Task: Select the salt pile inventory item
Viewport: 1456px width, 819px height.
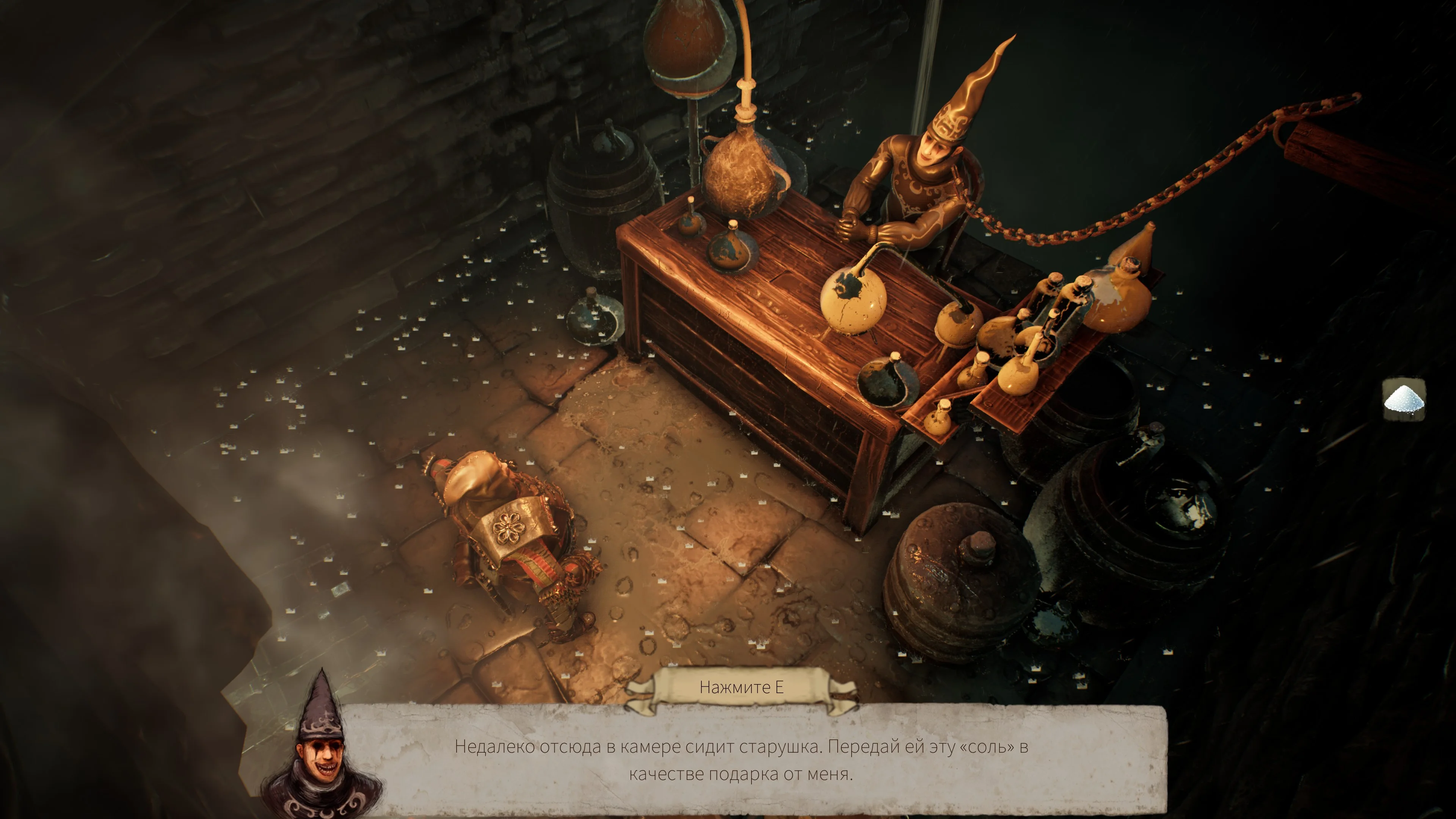Action: pyautogui.click(x=1403, y=400)
